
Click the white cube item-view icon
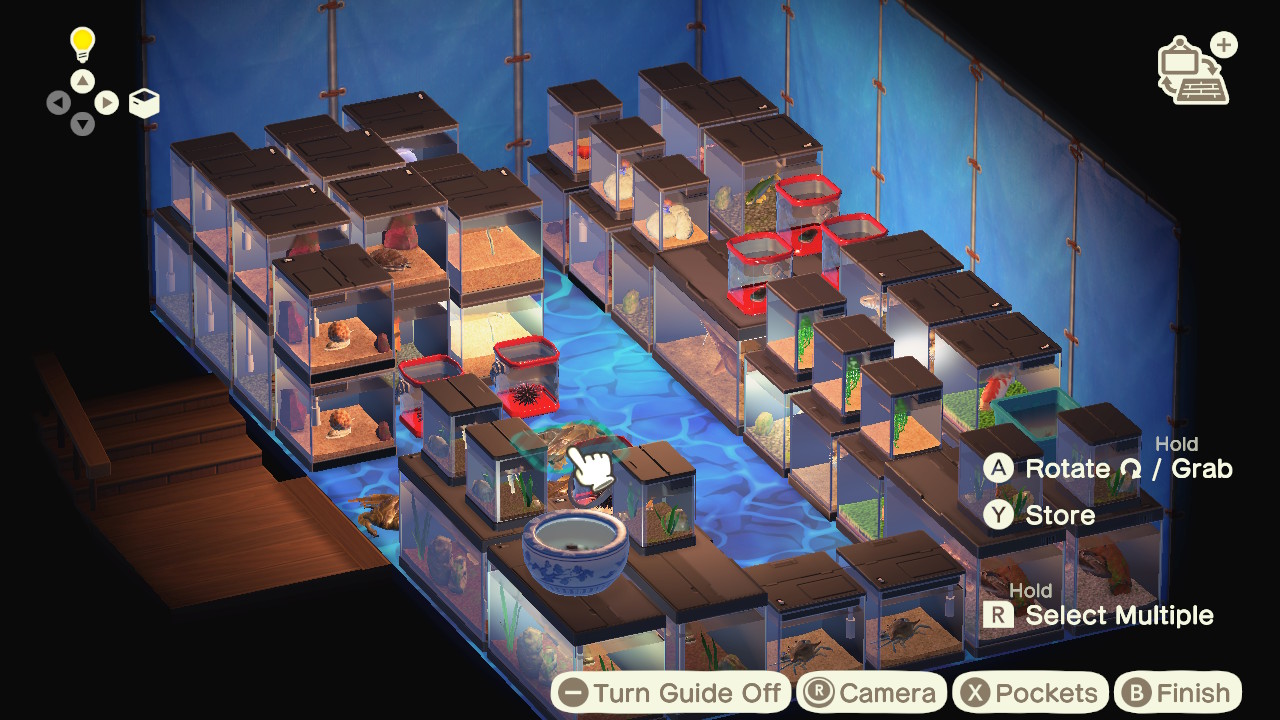(x=144, y=103)
